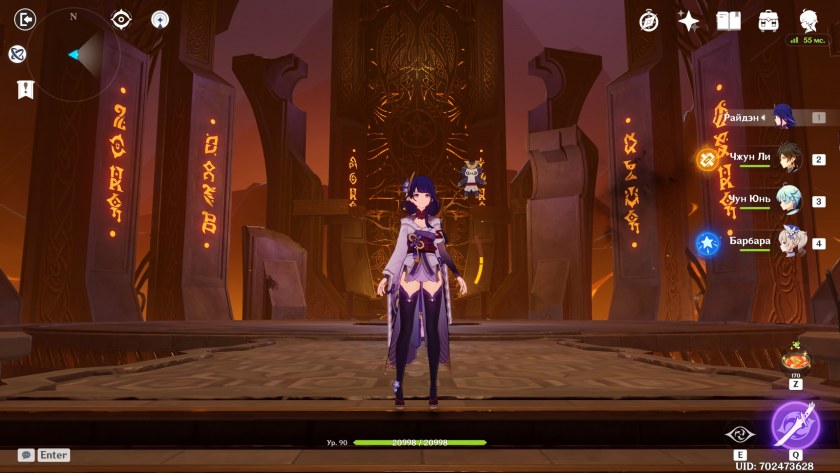840x473 pixels.
Task: Click the round beacon icon beside the eye
Action: 160,19
